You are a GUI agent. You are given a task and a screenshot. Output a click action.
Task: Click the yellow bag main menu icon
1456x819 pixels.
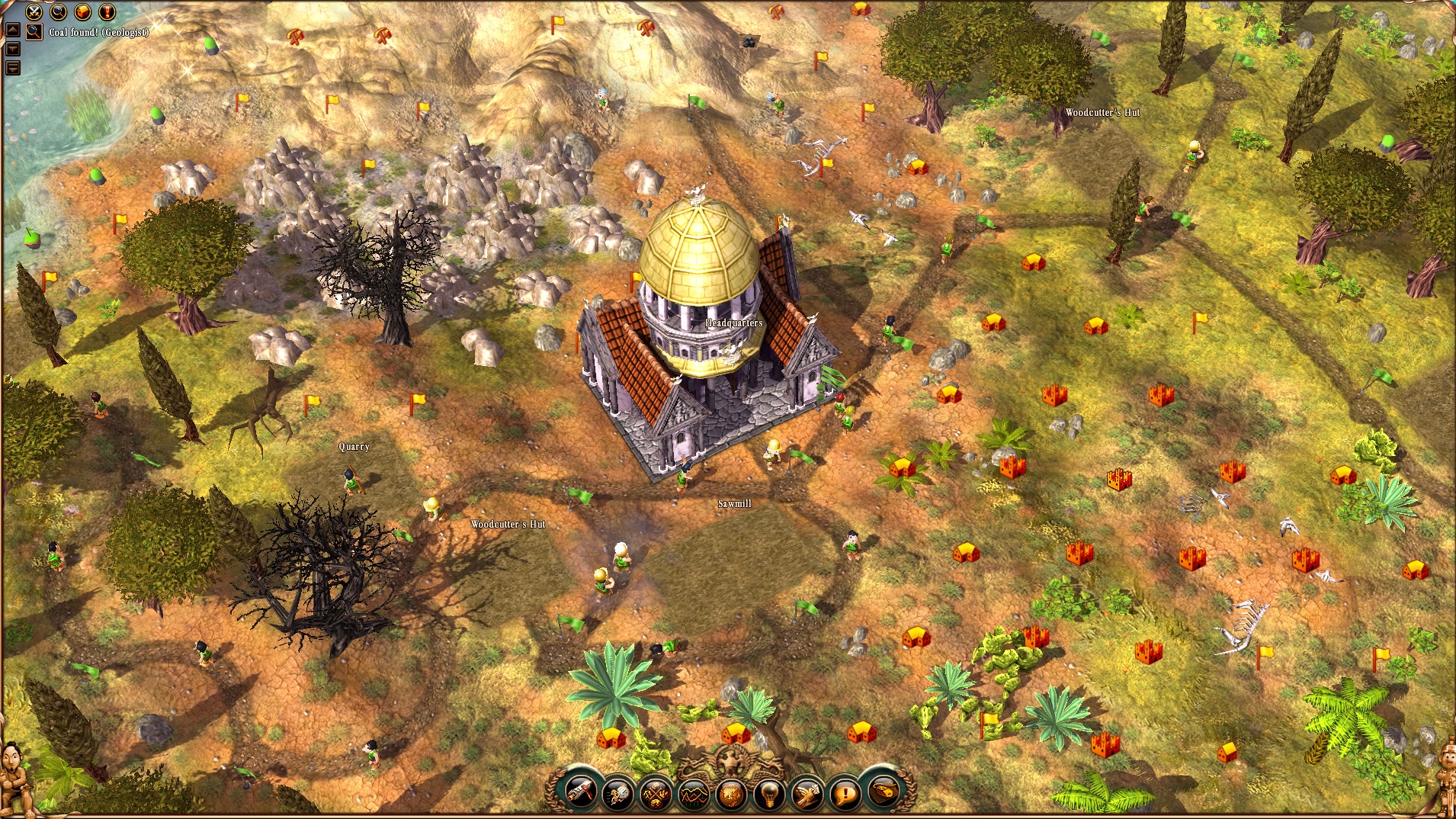[x=883, y=792]
